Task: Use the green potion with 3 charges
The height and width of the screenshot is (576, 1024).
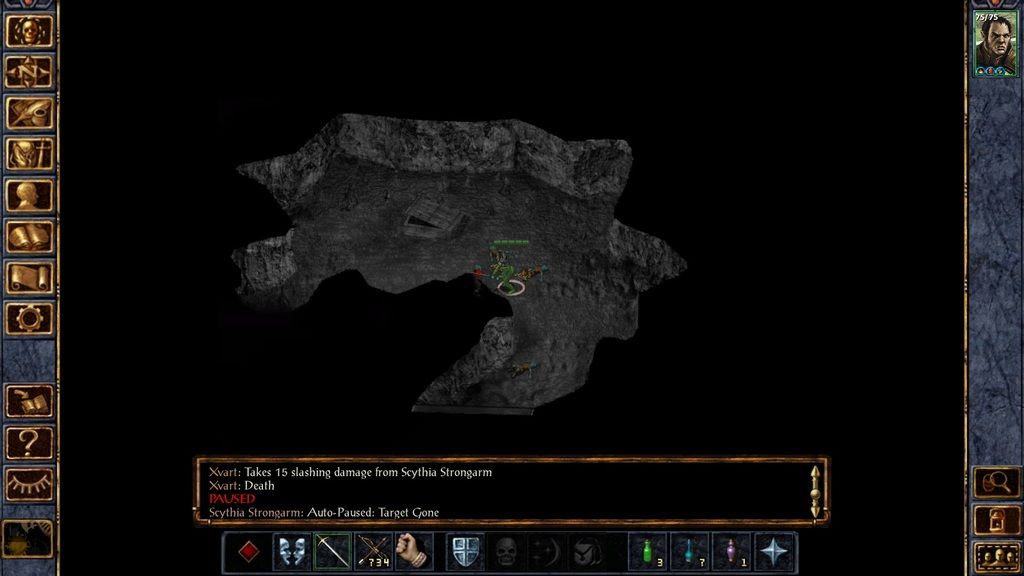Action: (x=647, y=551)
